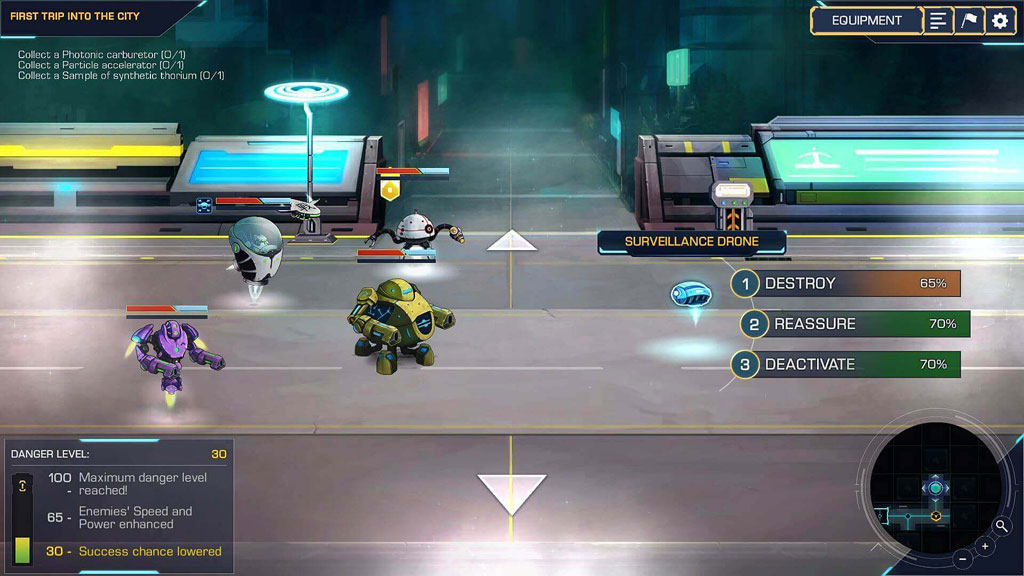Select the surveillance drone target marker
The image size is (1024, 576).
690,294
